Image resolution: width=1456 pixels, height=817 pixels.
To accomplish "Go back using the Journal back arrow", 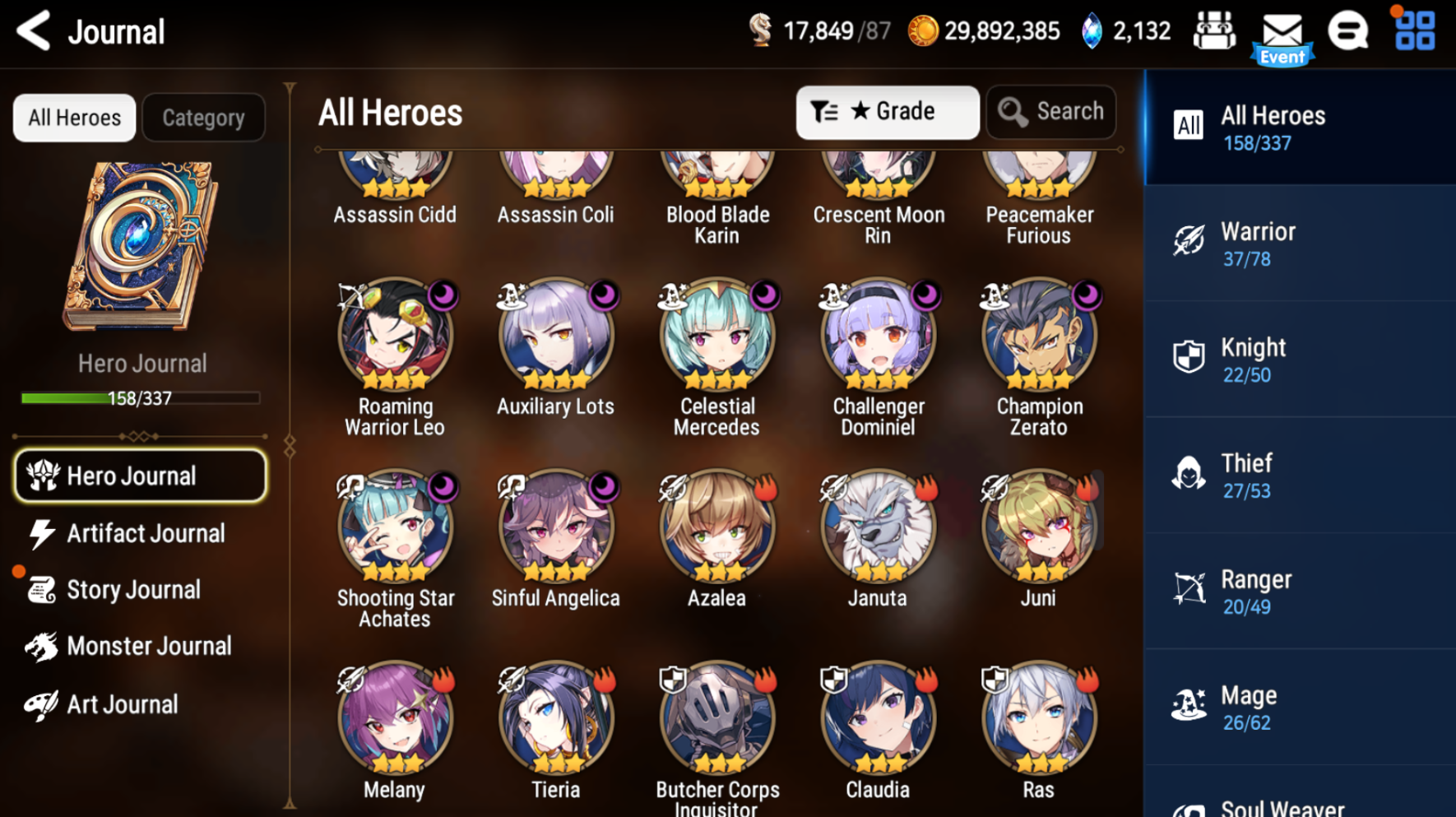I will click(35, 31).
